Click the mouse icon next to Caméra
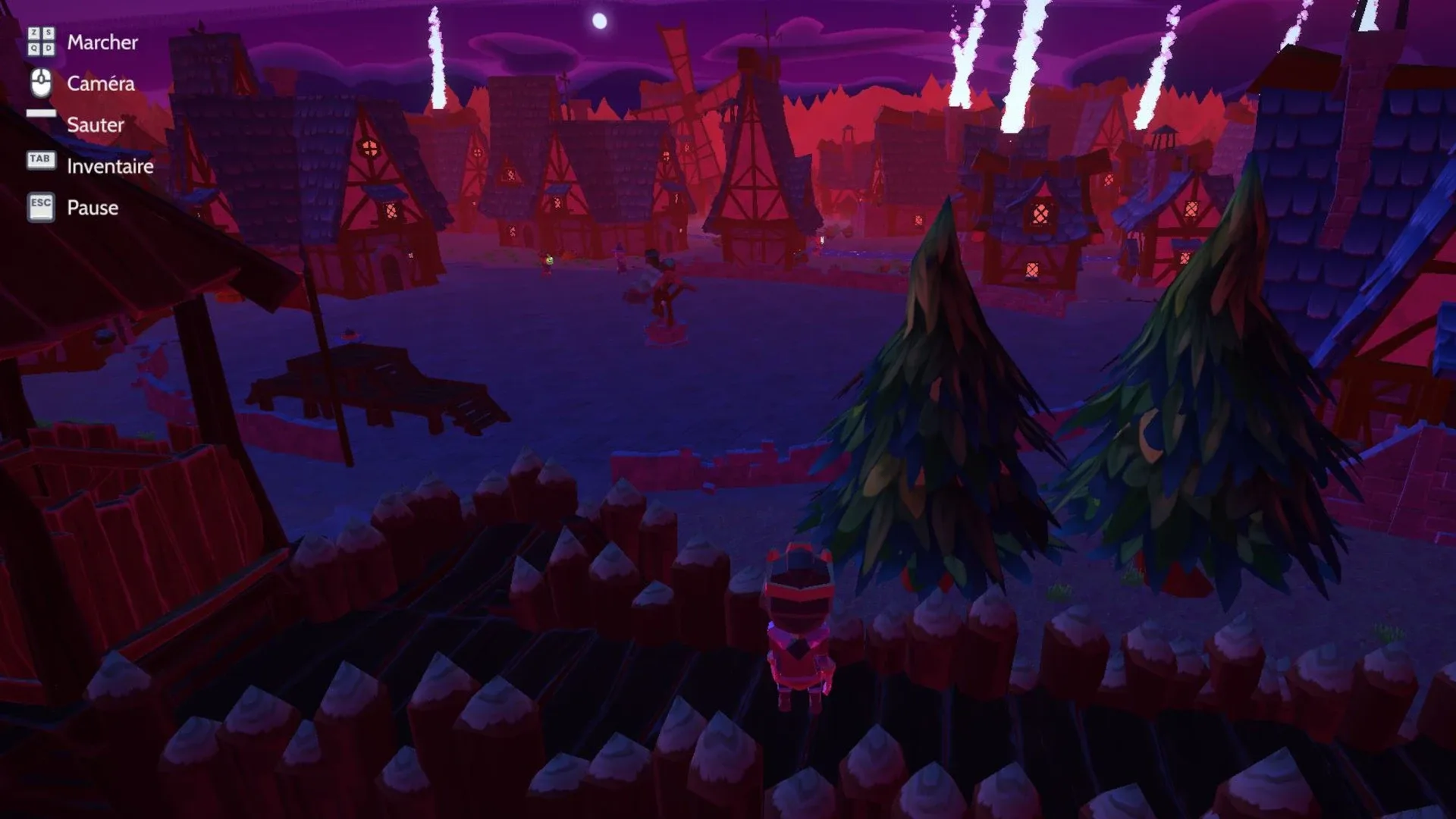Viewport: 1456px width, 819px height. [x=41, y=83]
